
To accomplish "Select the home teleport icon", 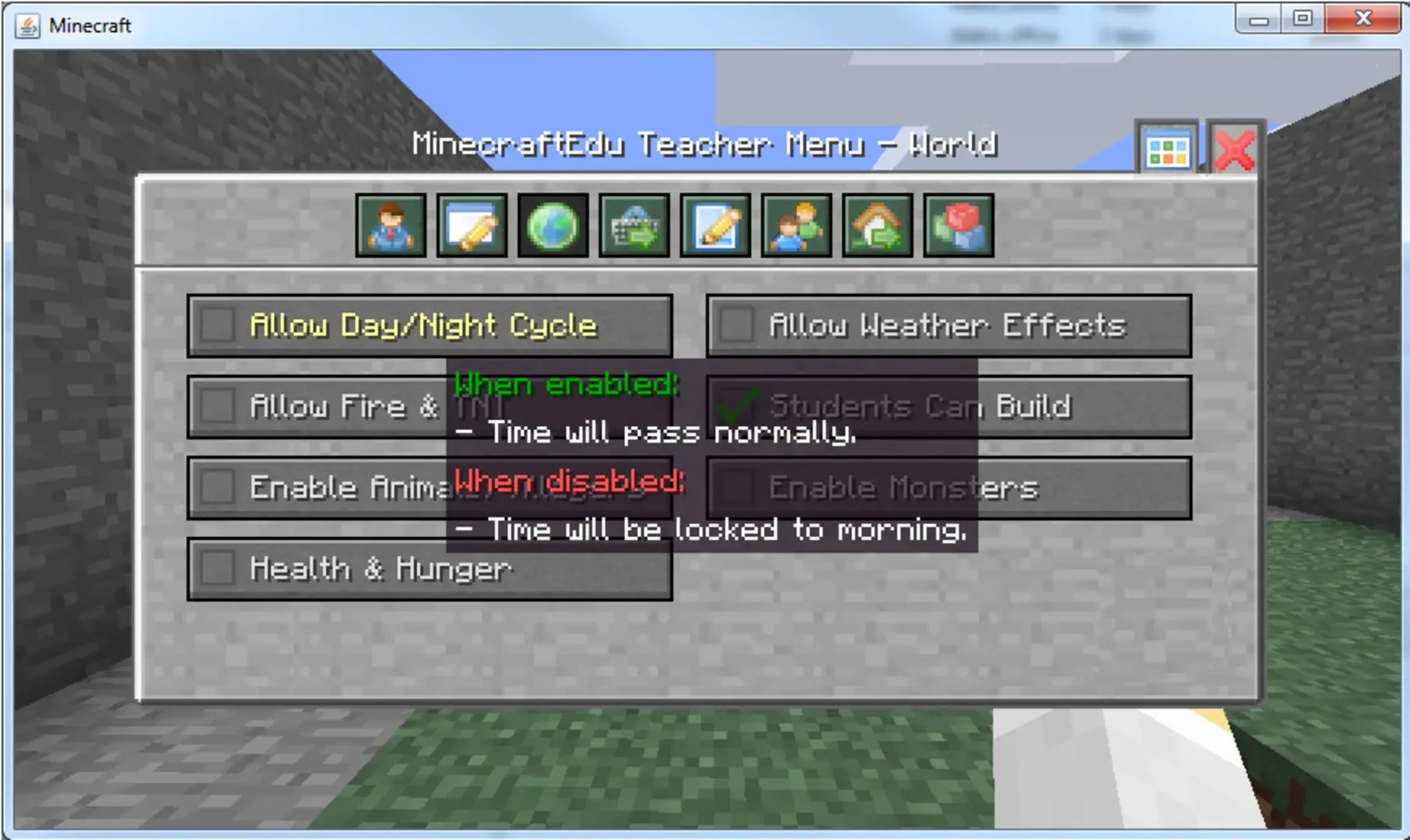I will (x=878, y=226).
